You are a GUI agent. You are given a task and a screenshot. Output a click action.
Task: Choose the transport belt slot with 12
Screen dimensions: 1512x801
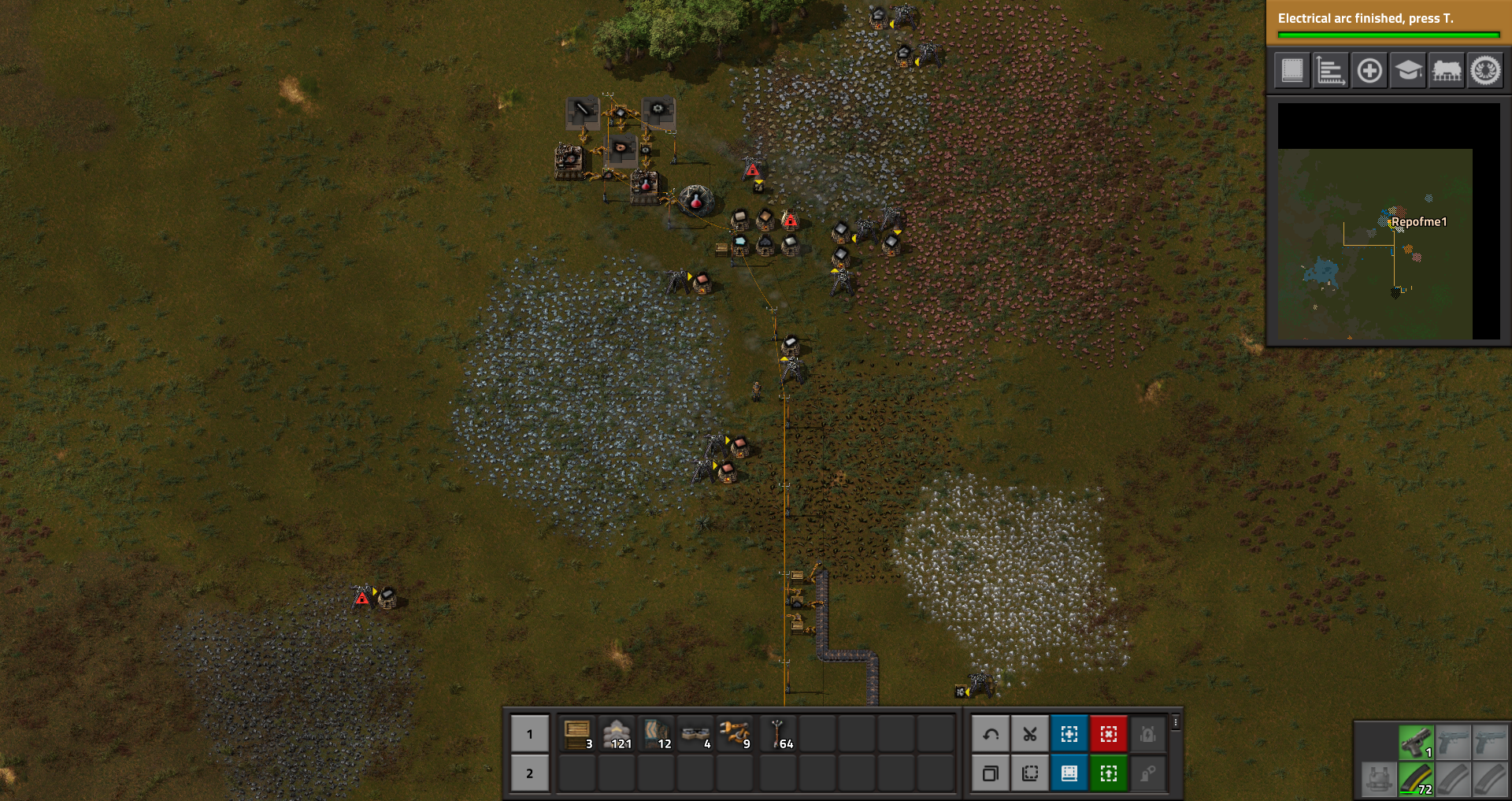coord(657,734)
